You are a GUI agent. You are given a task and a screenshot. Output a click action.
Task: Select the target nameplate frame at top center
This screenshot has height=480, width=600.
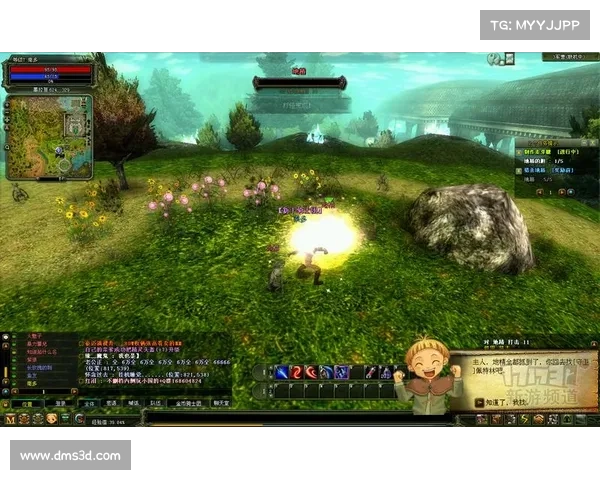pyautogui.click(x=299, y=82)
